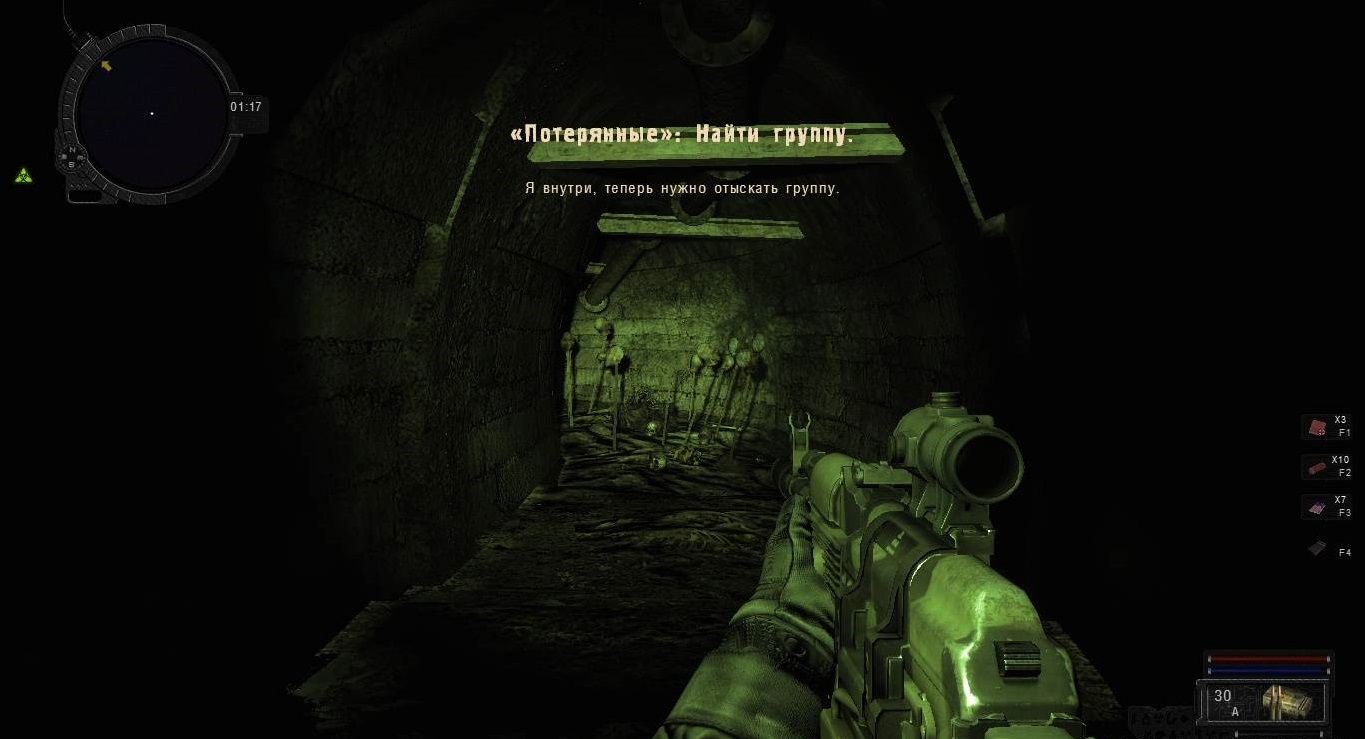Select the F4 quick slot item
This screenshot has width=1365, height=739.
[1317, 549]
